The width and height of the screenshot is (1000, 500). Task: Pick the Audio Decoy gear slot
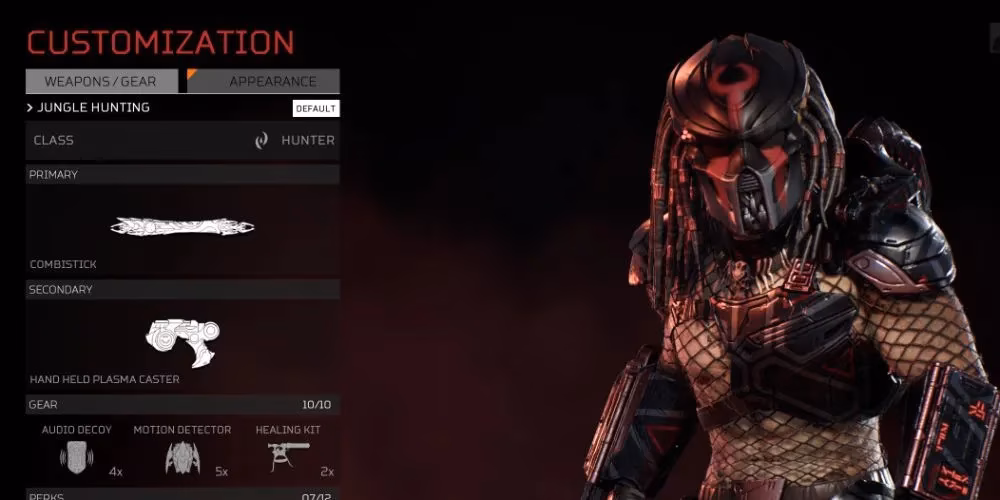coord(77,453)
